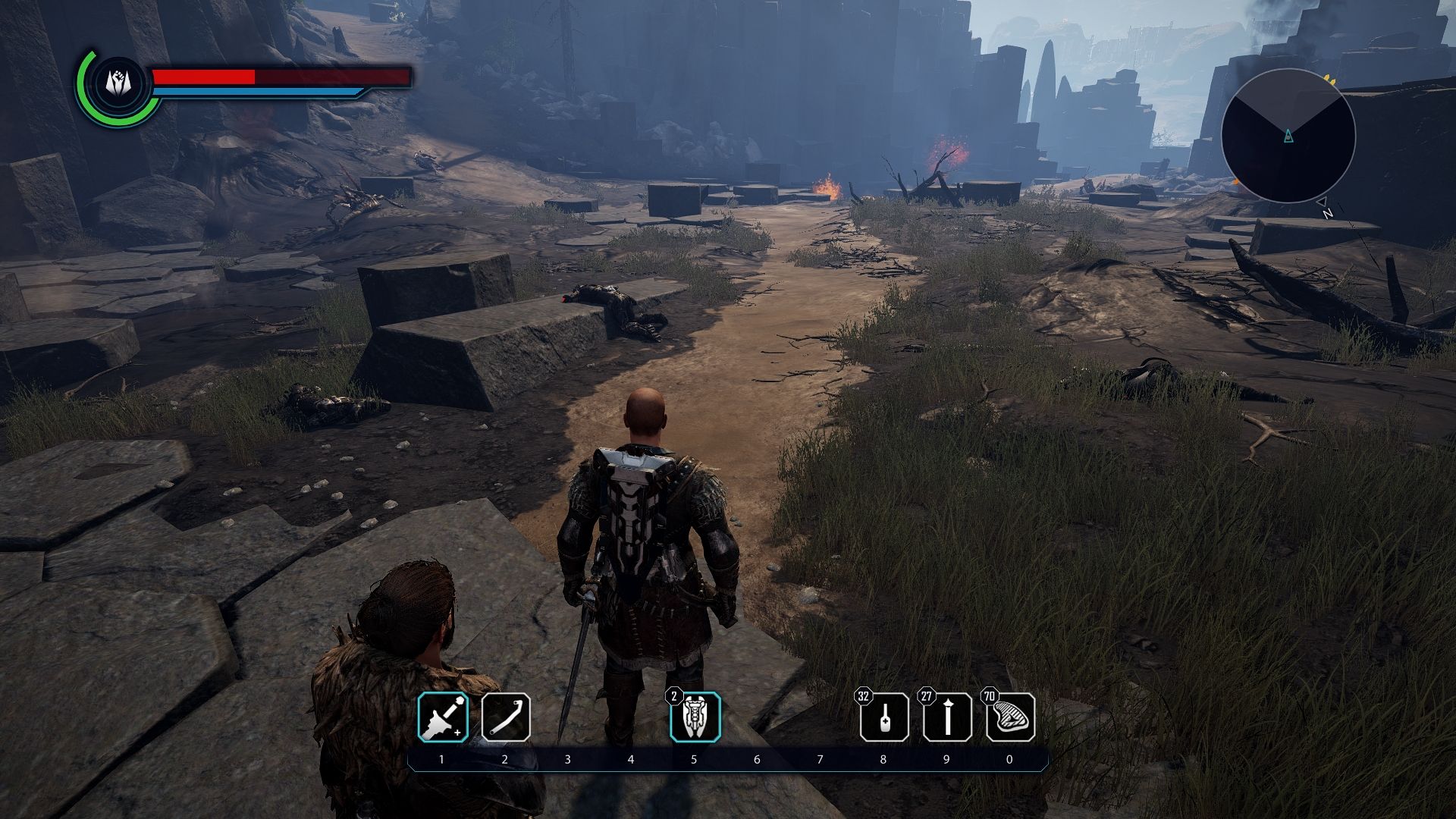Equip the curved pipe weapon slot
The height and width of the screenshot is (819, 1456).
click(505, 717)
